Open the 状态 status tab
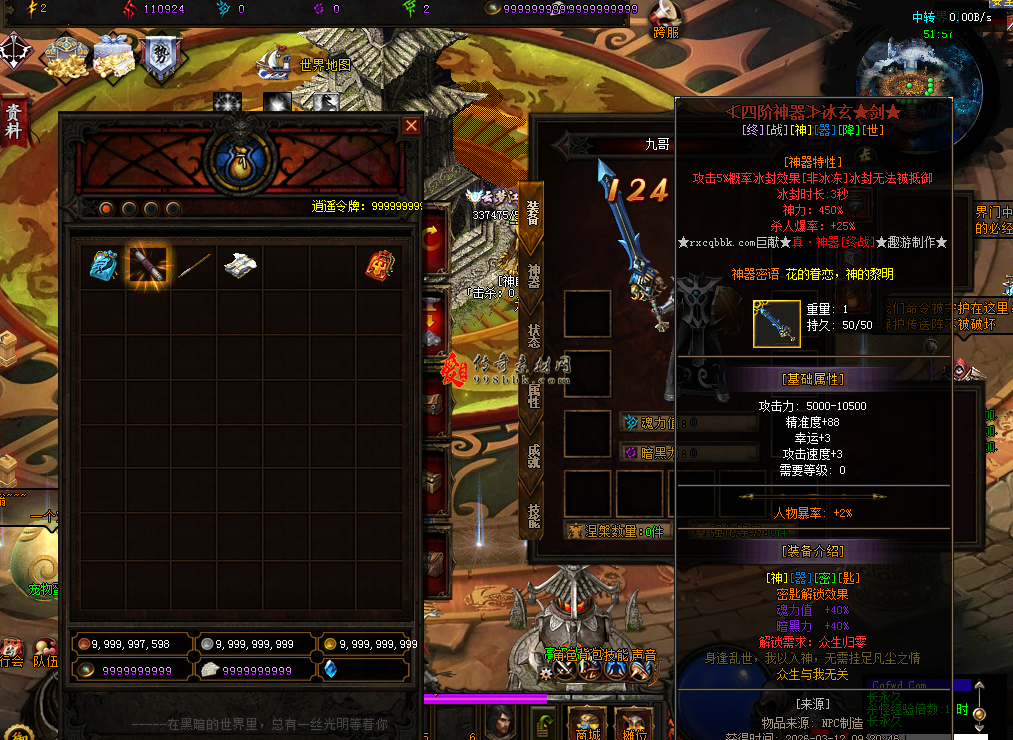The height and width of the screenshot is (740, 1013). 533,336
